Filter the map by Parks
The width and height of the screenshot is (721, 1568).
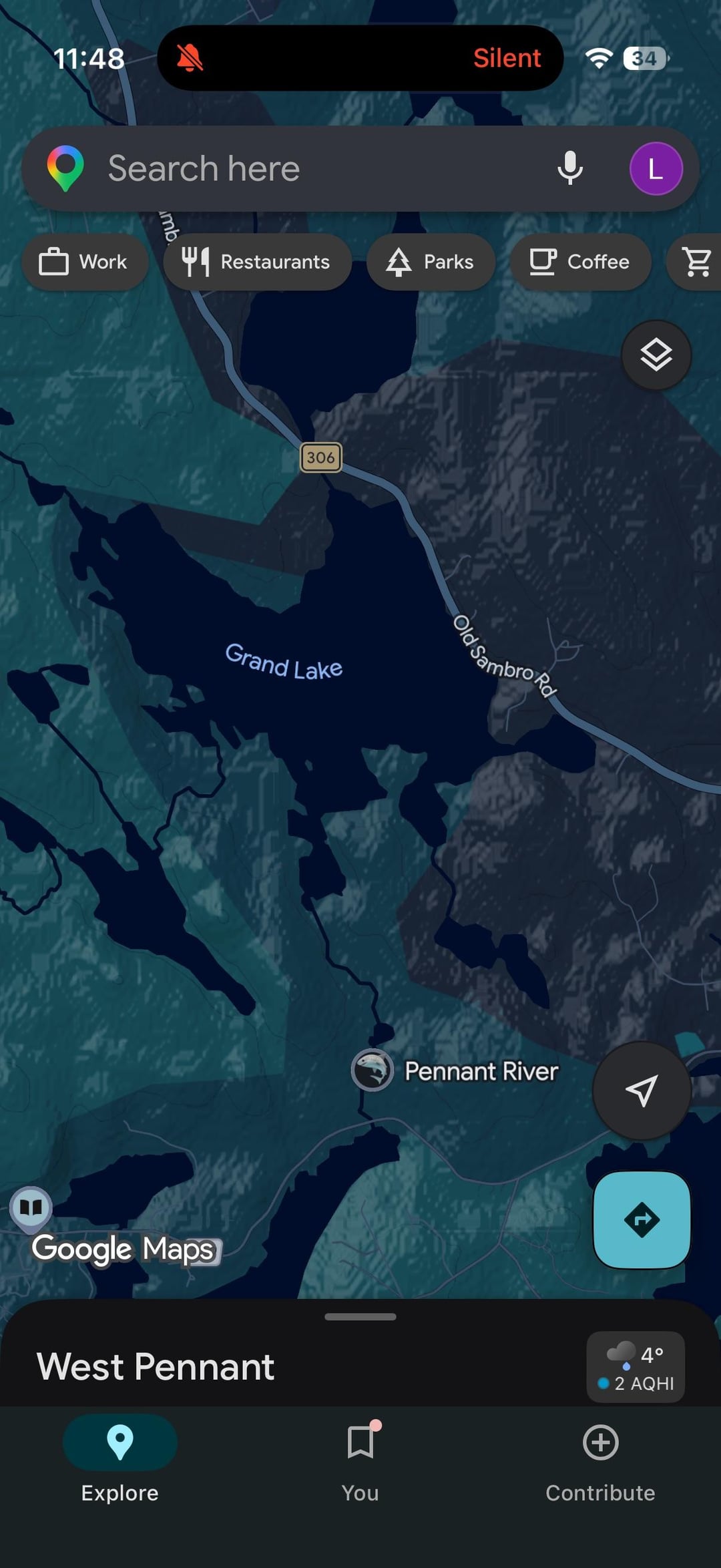pos(431,262)
